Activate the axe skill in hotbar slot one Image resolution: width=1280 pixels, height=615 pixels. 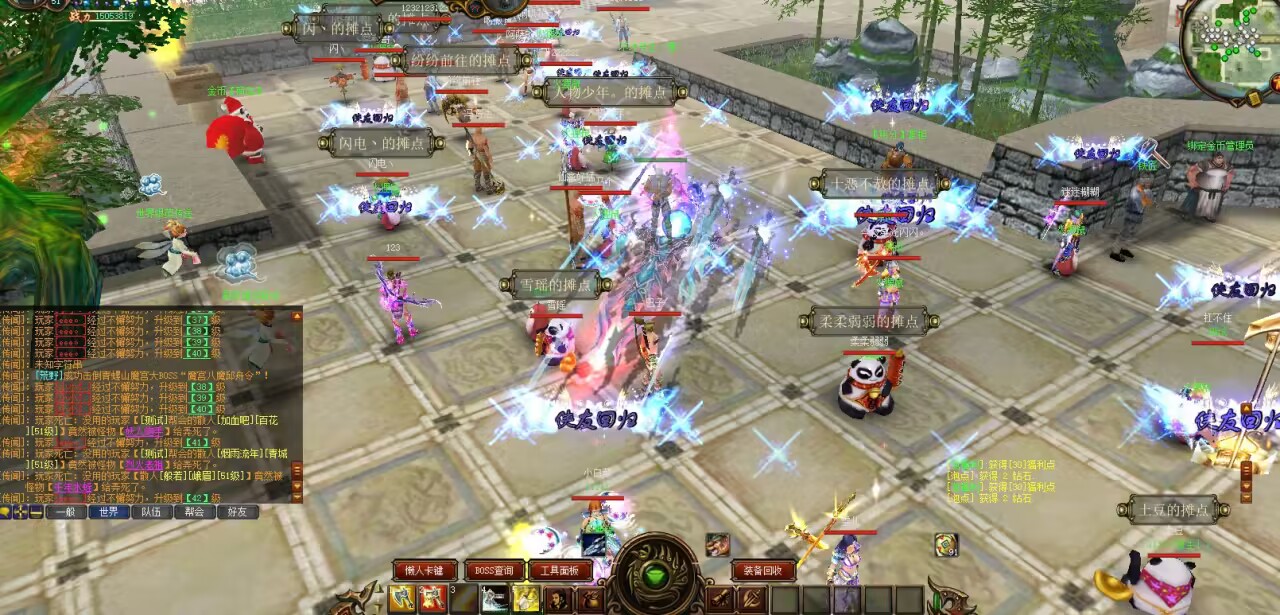coord(402,598)
